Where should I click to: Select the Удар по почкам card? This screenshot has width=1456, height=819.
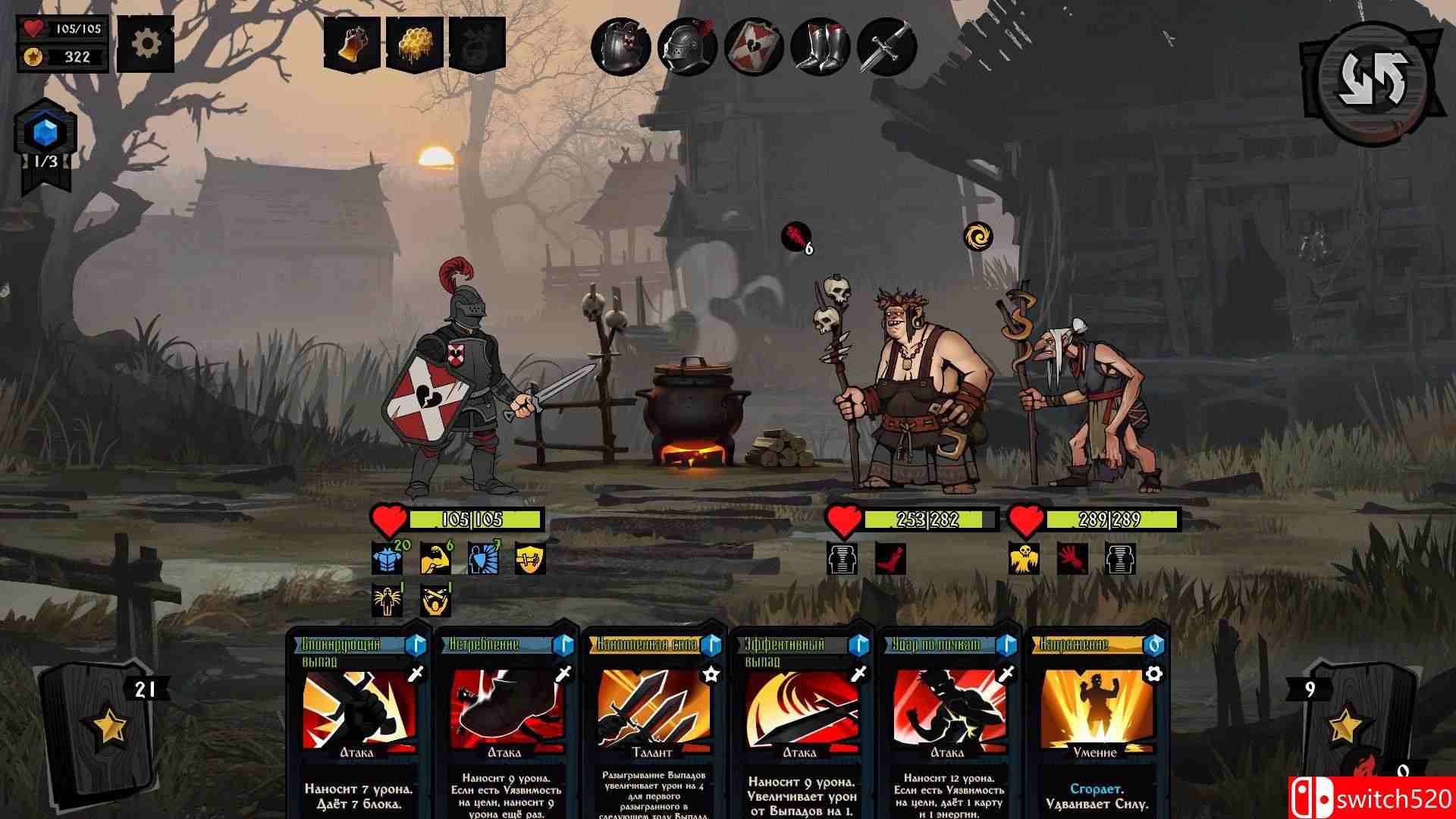(x=948, y=720)
